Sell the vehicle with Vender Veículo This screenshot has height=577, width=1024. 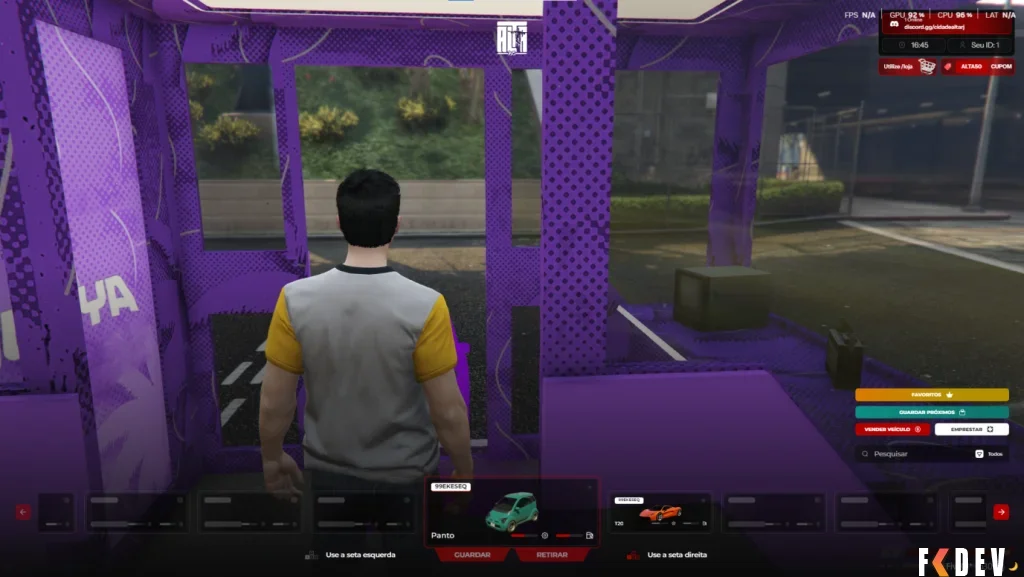click(892, 429)
